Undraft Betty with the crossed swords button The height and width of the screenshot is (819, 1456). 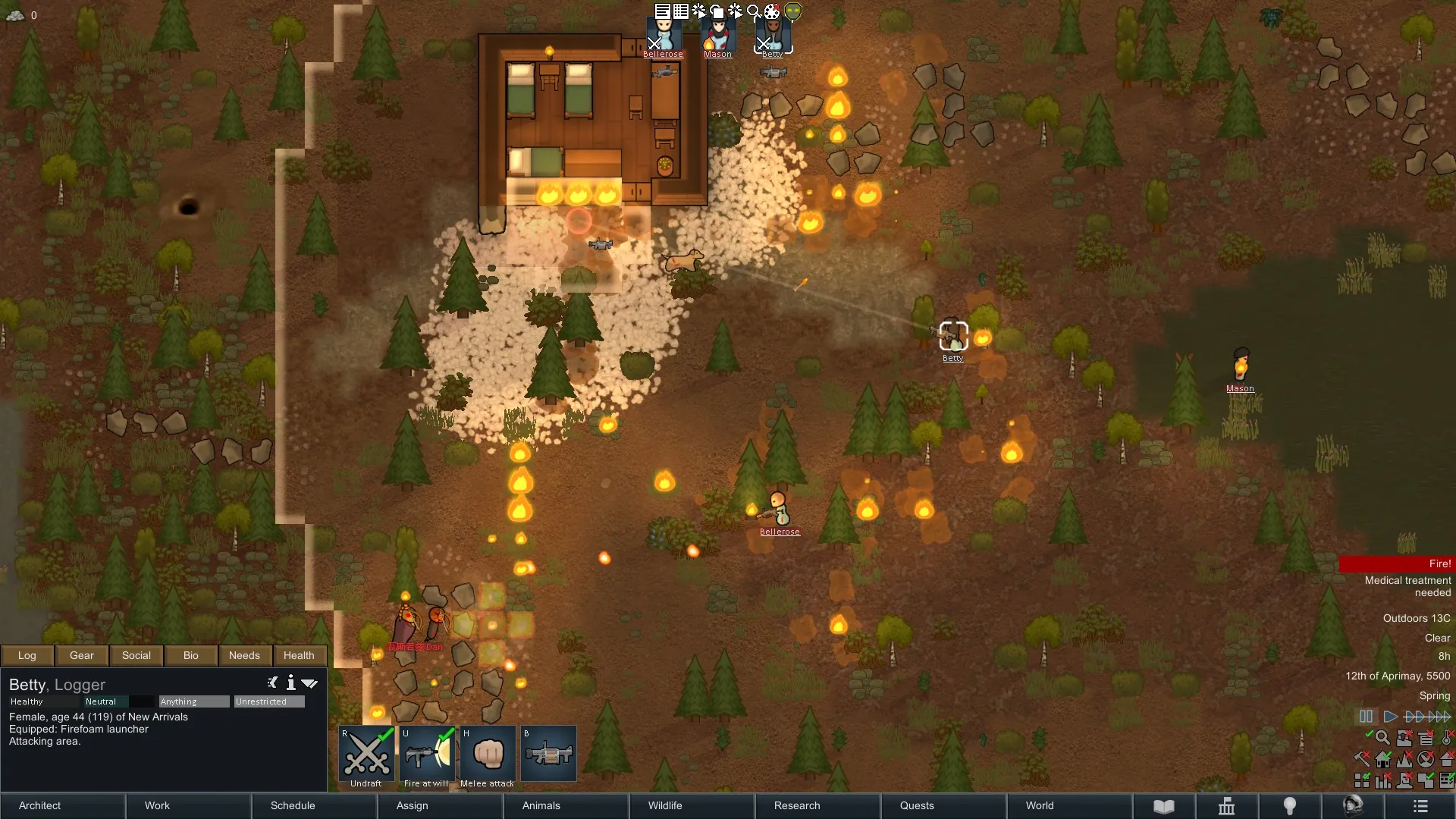point(367,754)
